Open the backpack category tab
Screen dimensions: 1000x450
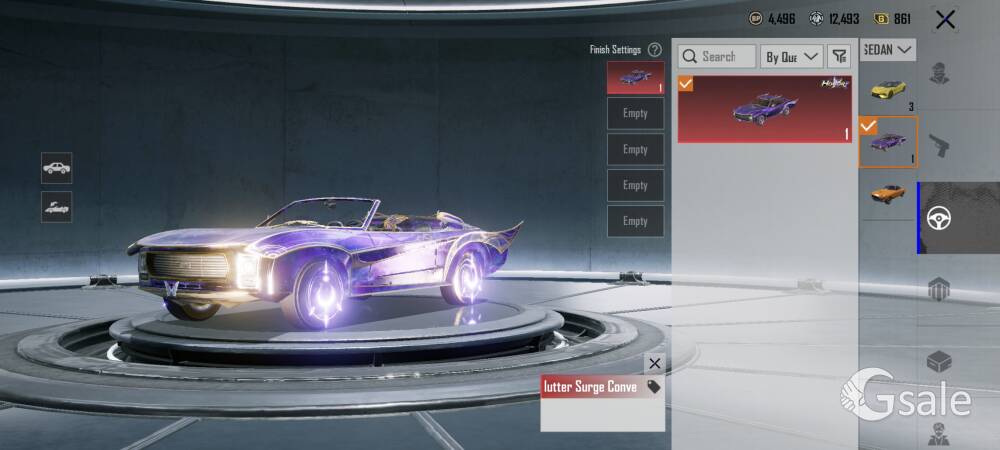[938, 290]
